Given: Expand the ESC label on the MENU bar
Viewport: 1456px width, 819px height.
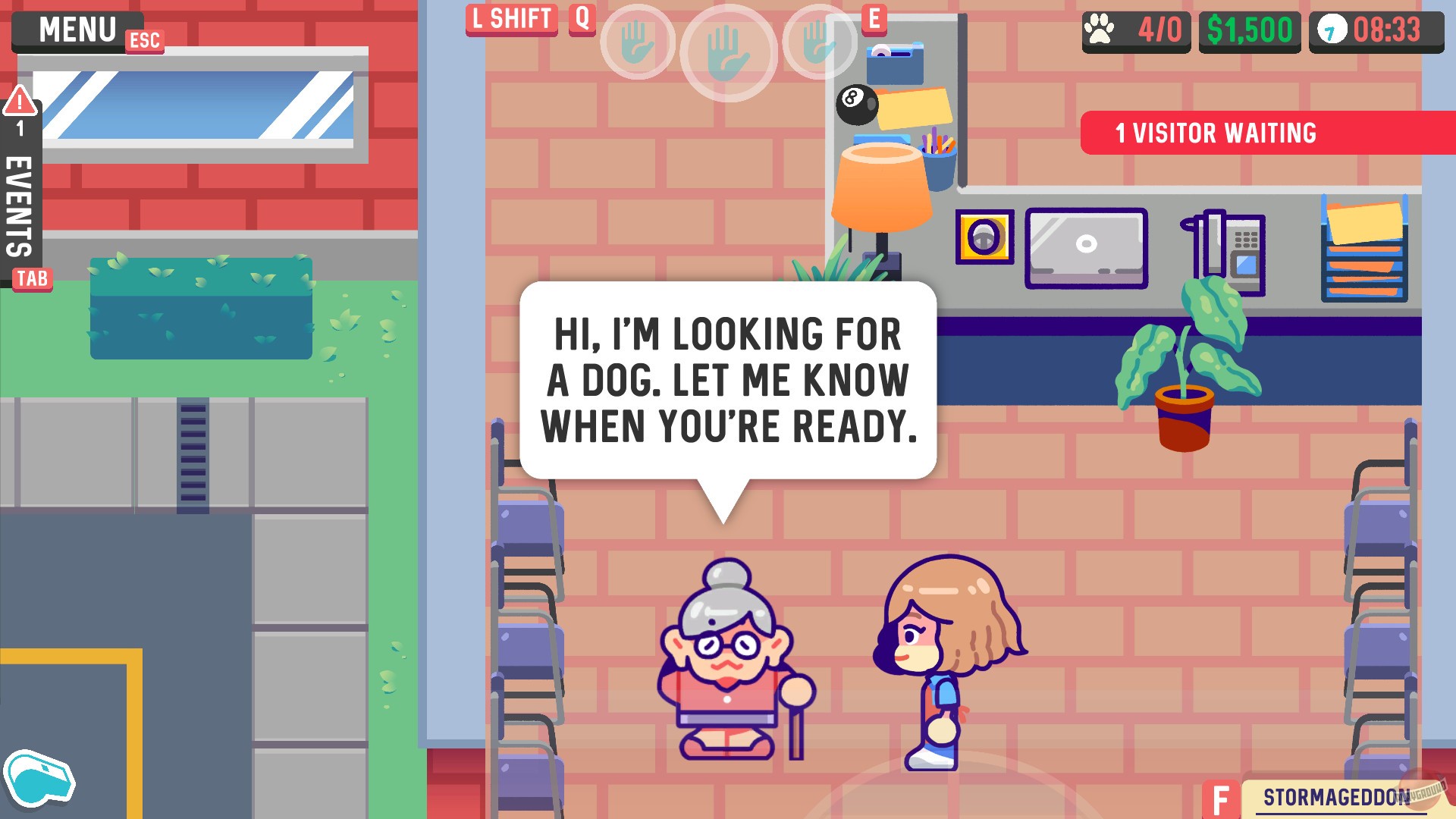Looking at the screenshot, I should [x=146, y=42].
